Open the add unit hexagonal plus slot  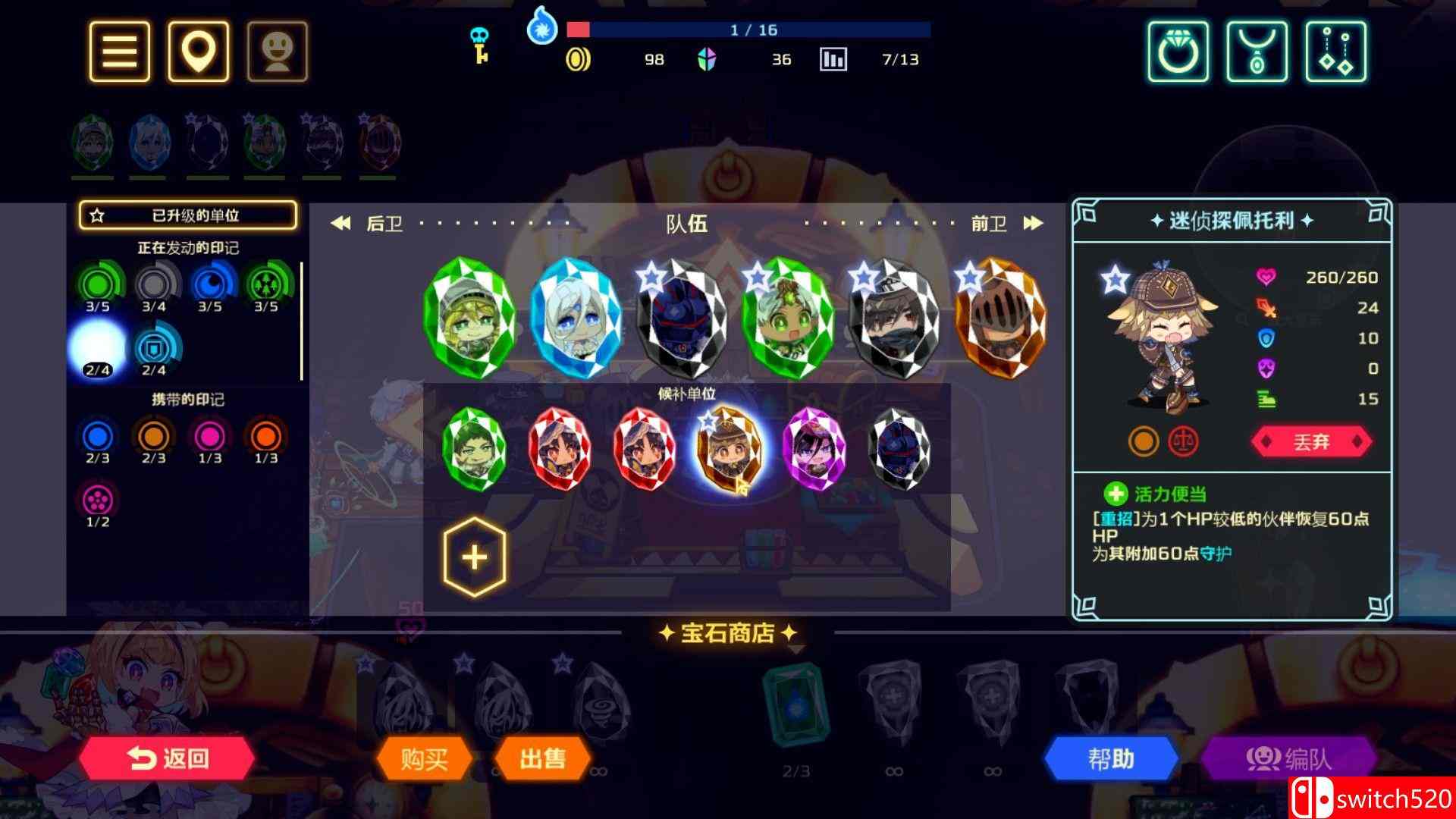coord(474,556)
